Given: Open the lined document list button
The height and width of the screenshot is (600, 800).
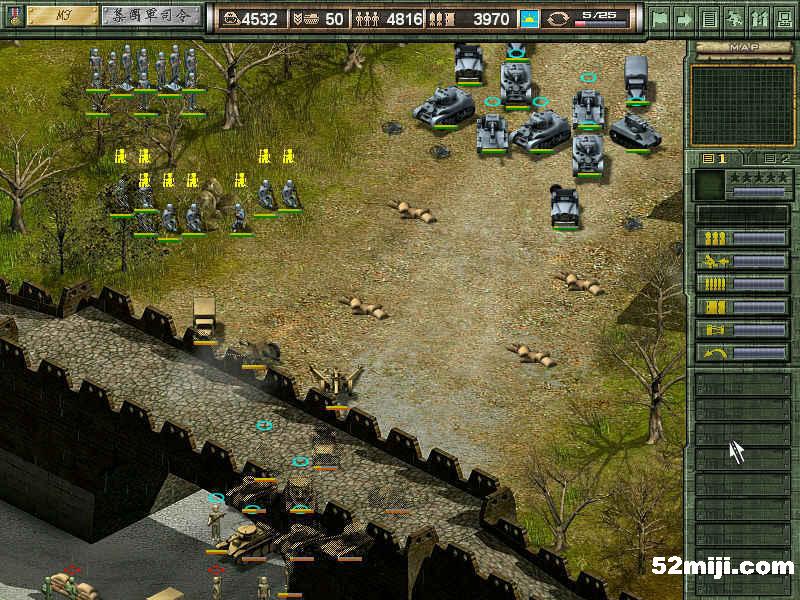Looking at the screenshot, I should pyautogui.click(x=709, y=18).
